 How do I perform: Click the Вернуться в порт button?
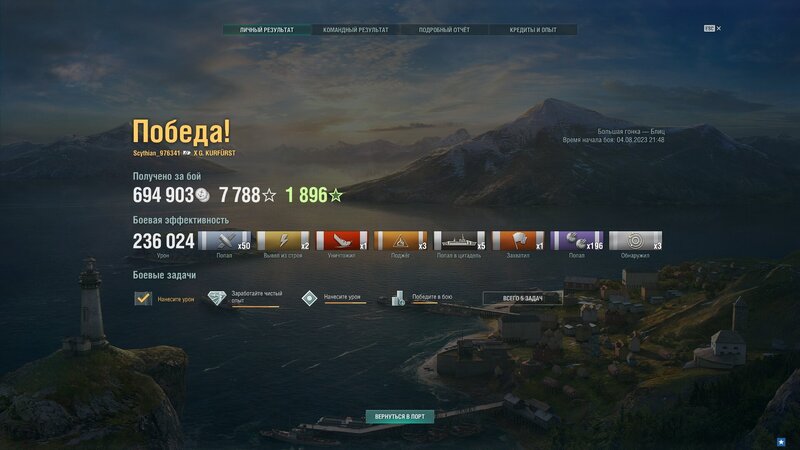(x=399, y=415)
